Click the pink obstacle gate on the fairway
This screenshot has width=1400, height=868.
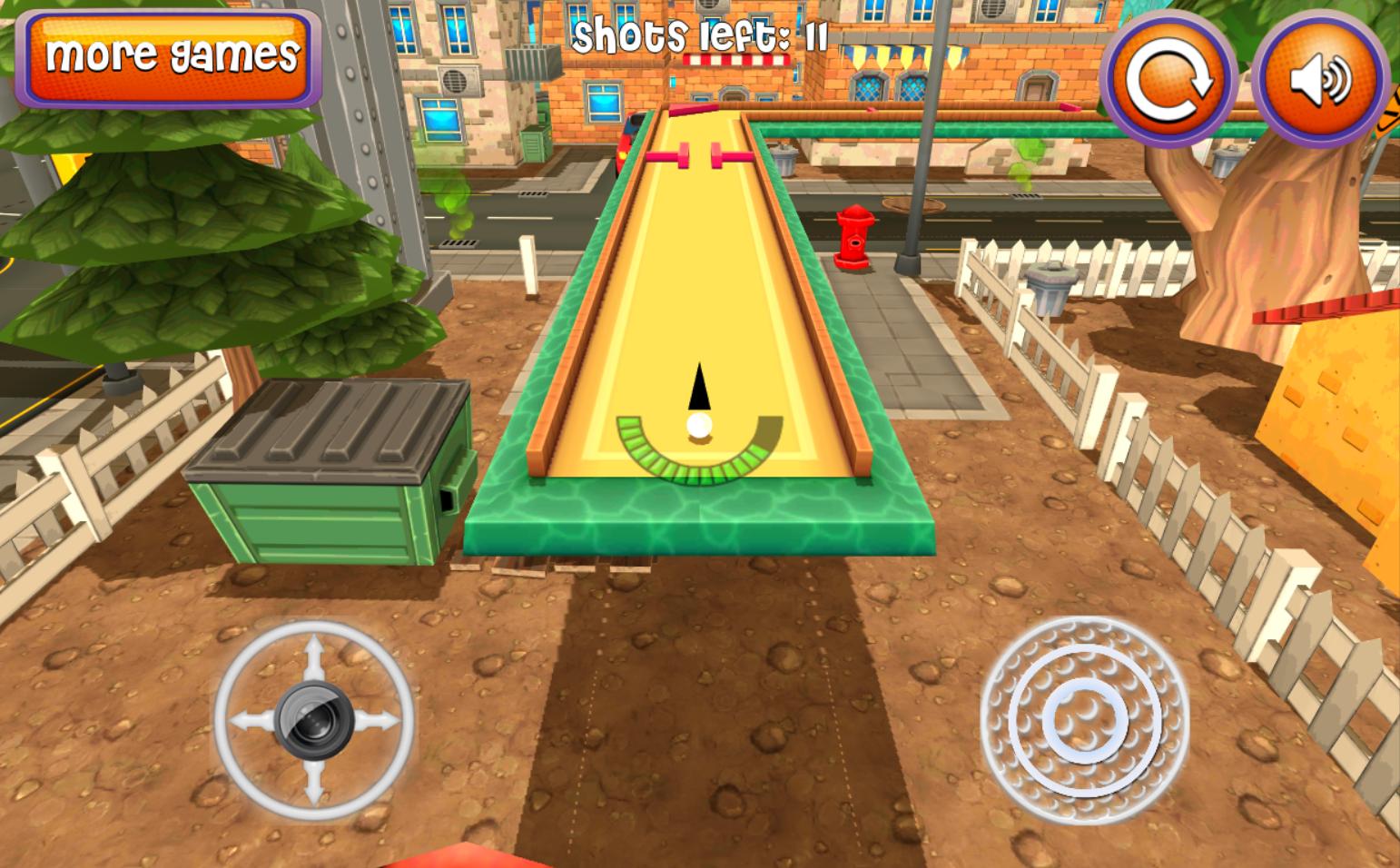click(701, 154)
